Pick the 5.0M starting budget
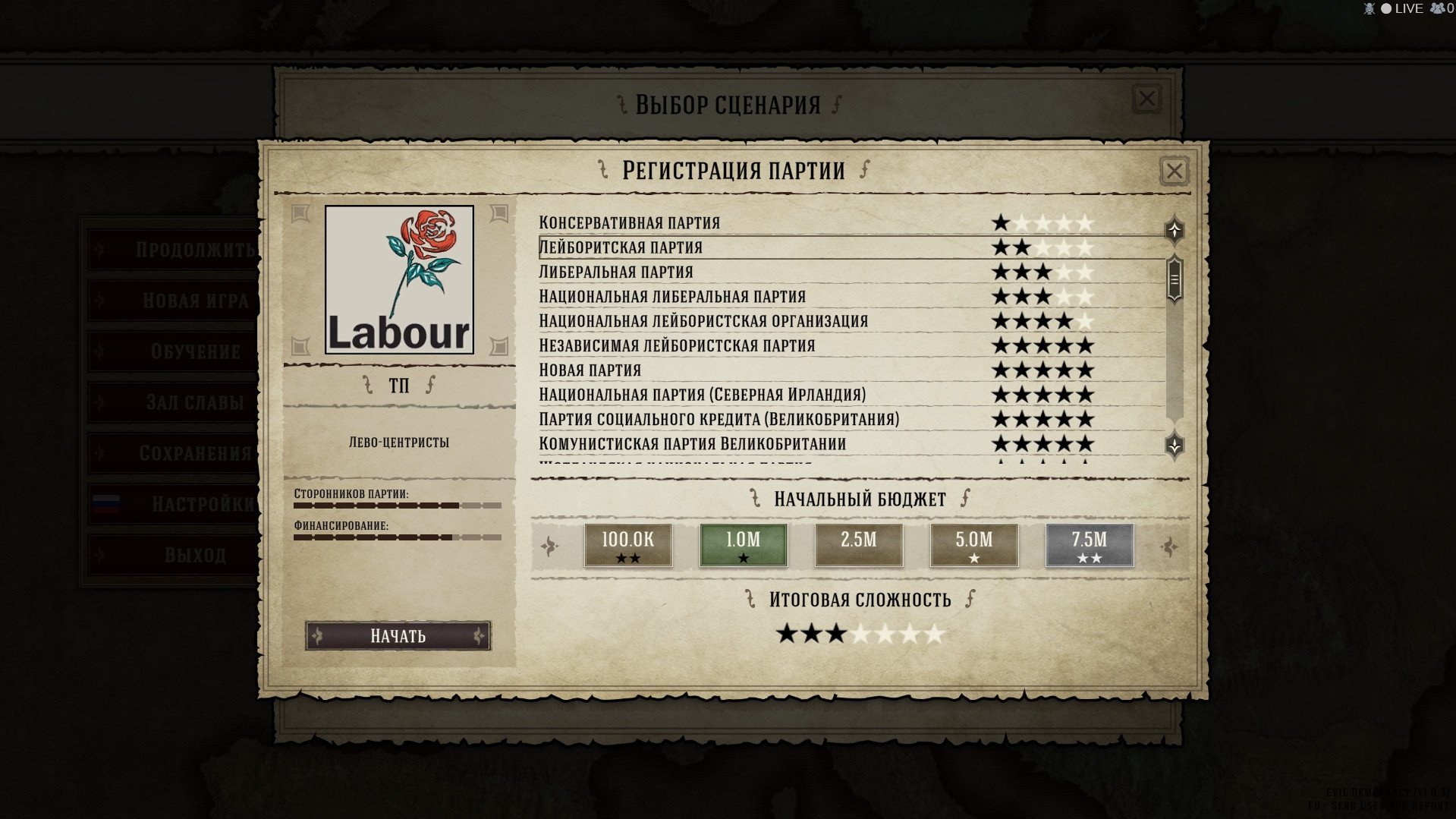Screen dimensions: 1456x819 point(973,545)
